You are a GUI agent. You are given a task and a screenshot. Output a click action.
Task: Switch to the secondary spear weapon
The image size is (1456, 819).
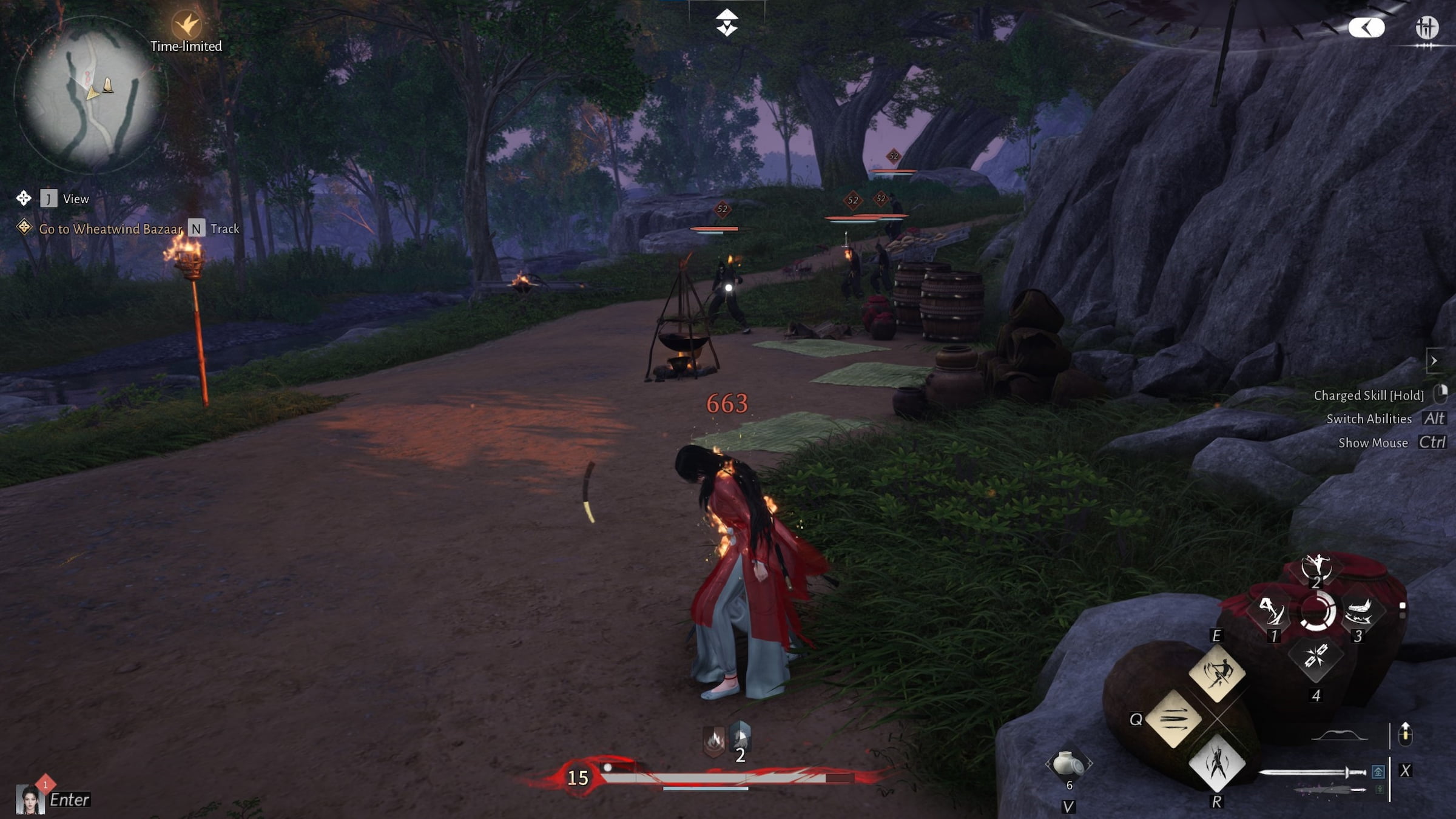point(1329,790)
